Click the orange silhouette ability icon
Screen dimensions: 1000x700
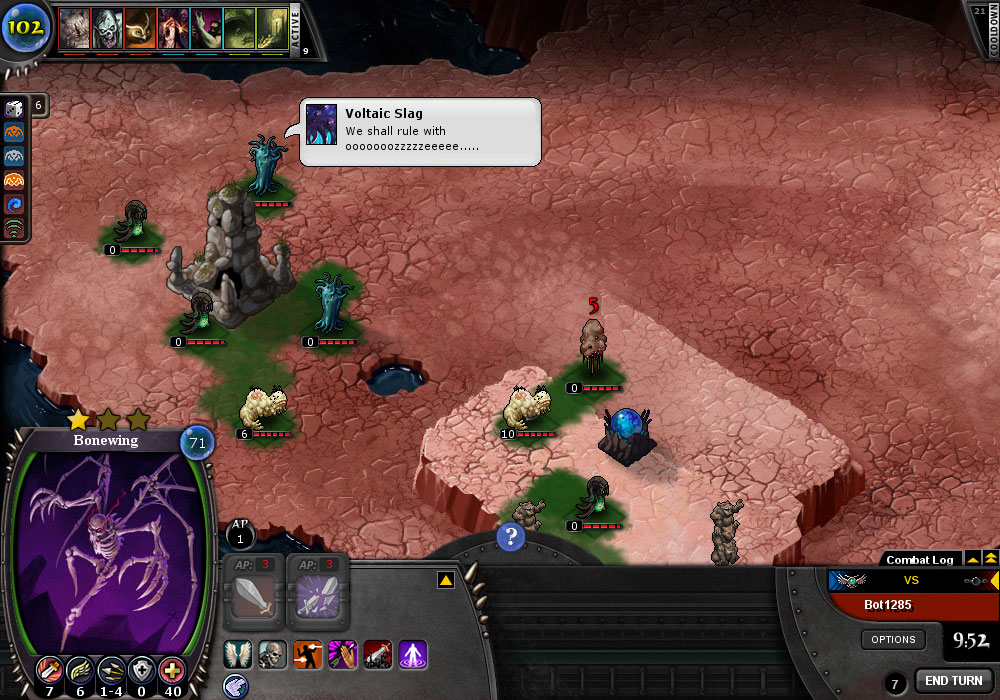[307, 656]
